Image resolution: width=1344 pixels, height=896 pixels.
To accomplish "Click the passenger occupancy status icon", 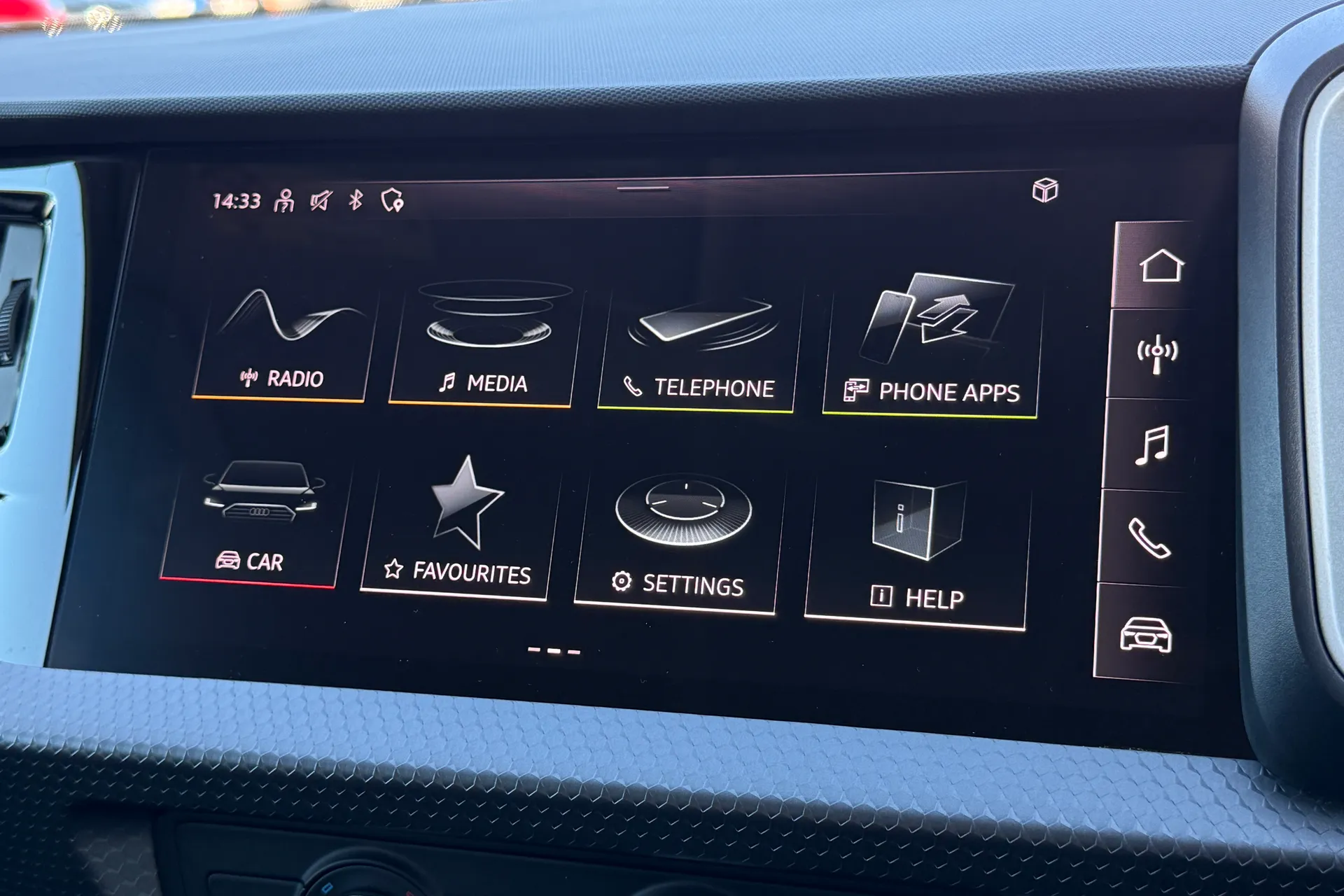I will pos(286,200).
